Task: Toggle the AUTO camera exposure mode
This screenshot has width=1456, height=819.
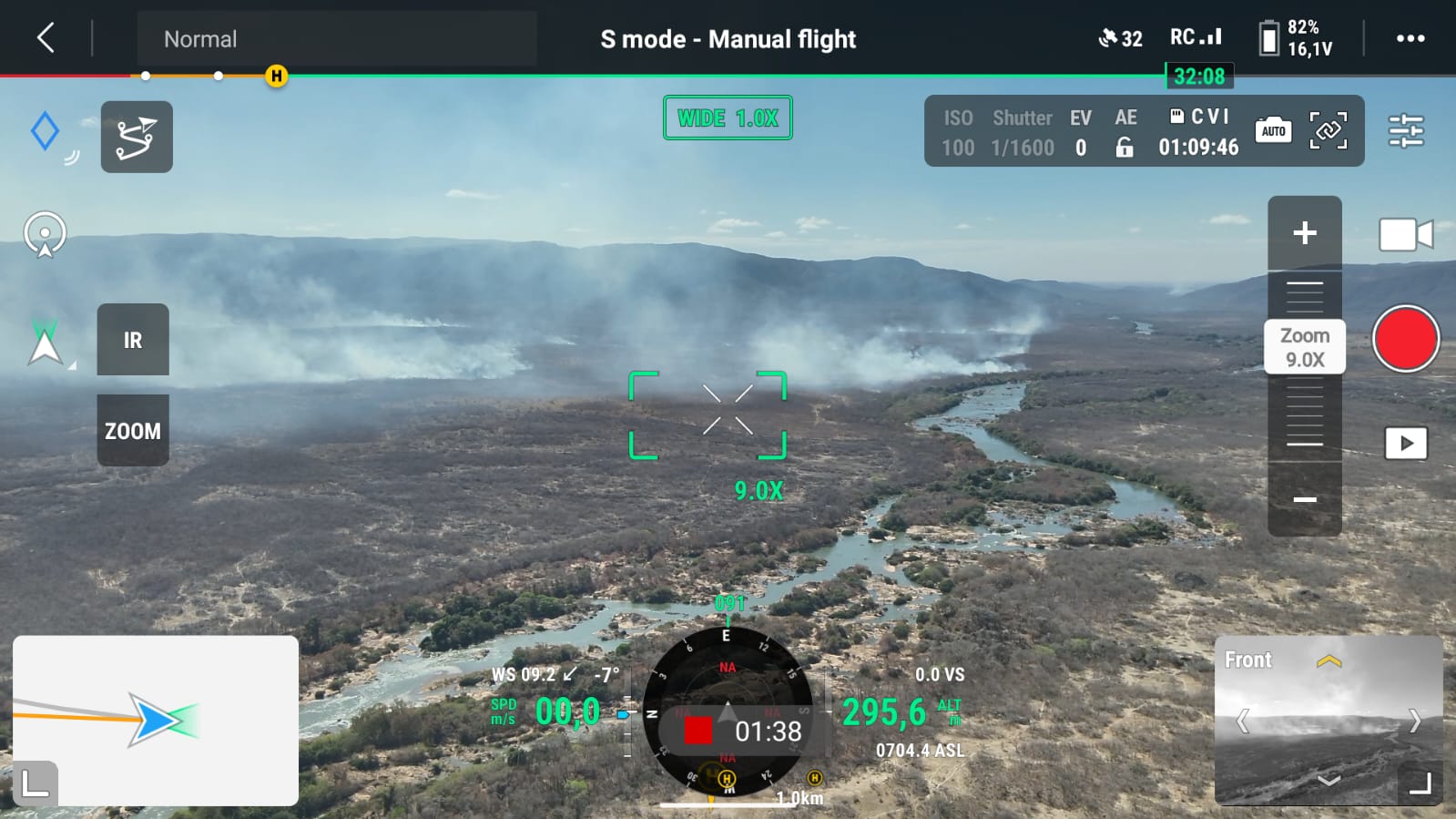Action: click(1273, 131)
